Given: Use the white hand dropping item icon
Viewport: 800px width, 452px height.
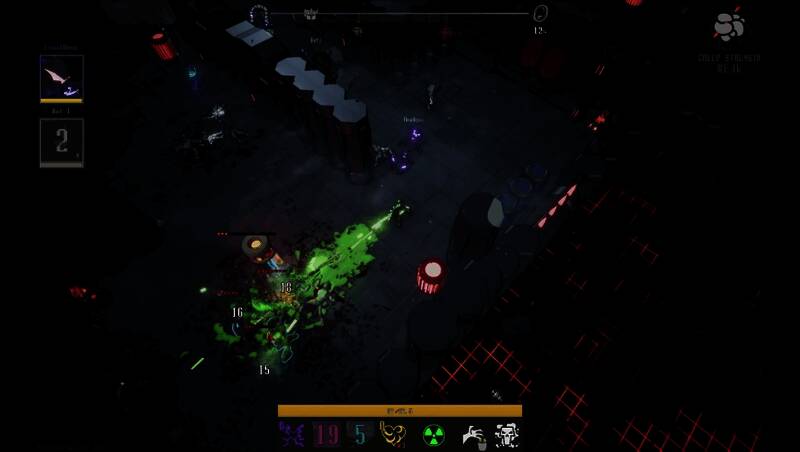Looking at the screenshot, I should coord(473,435).
